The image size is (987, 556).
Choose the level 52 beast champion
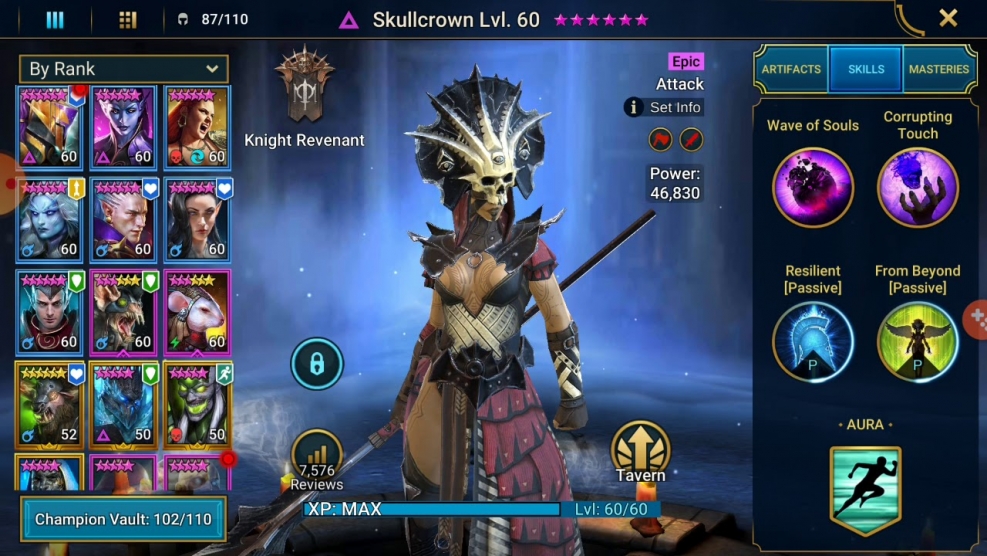[50, 404]
